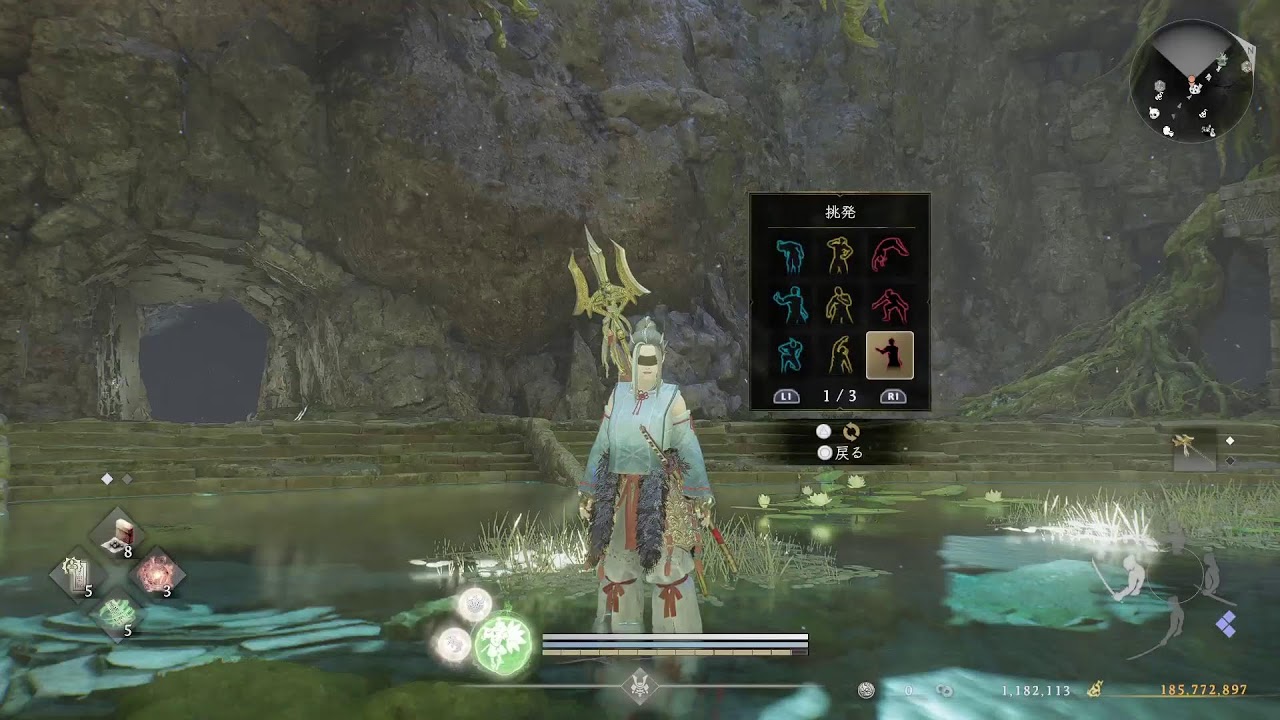Choose the yellow hand-behind-head gesture
The height and width of the screenshot is (720, 1280).
point(839,255)
